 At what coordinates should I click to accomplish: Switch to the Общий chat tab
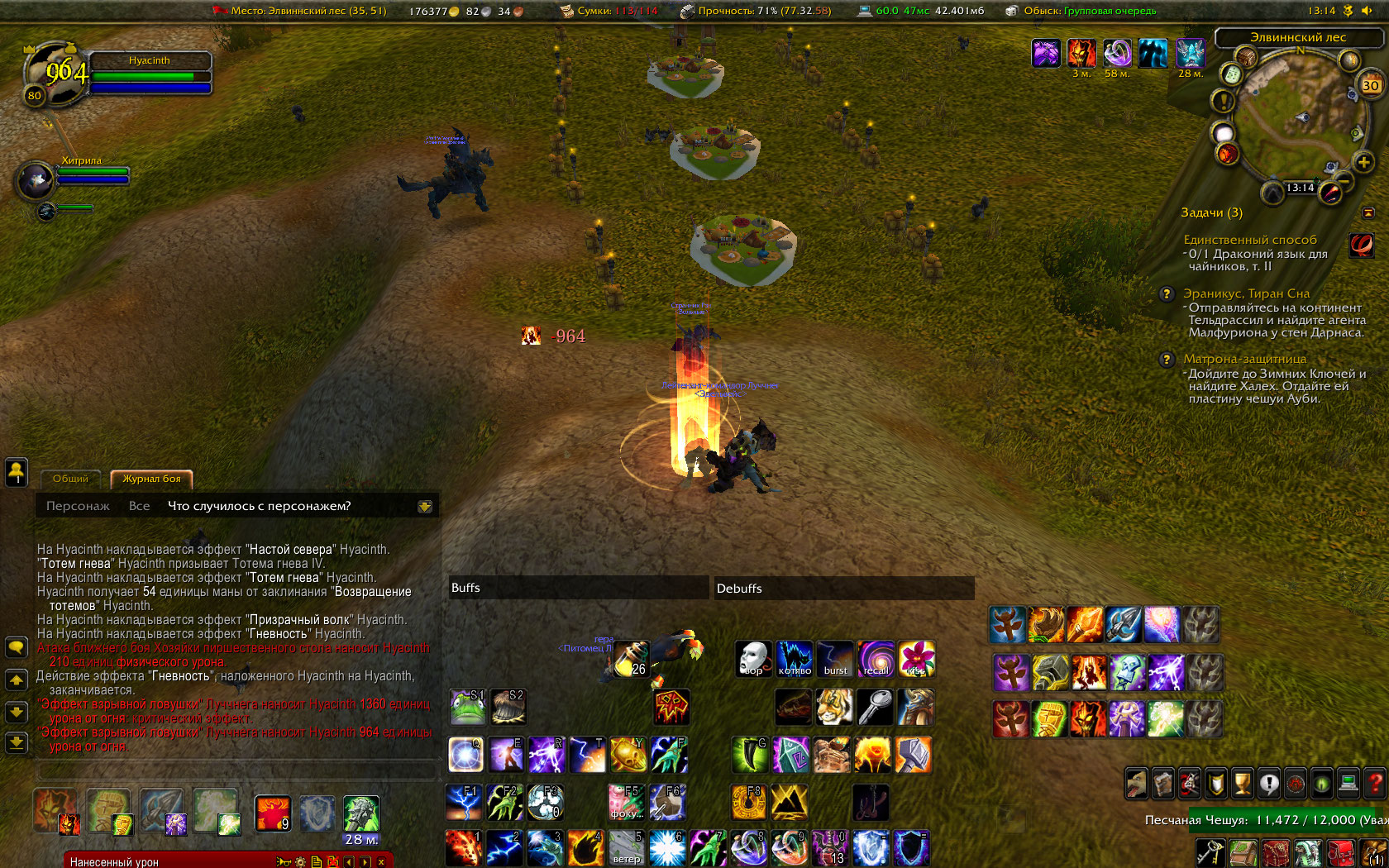(x=70, y=479)
